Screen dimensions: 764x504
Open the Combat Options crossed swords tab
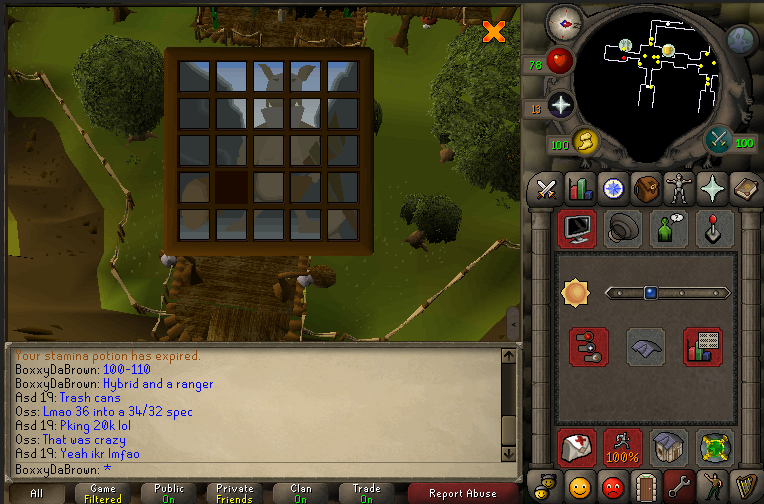pyautogui.click(x=546, y=188)
